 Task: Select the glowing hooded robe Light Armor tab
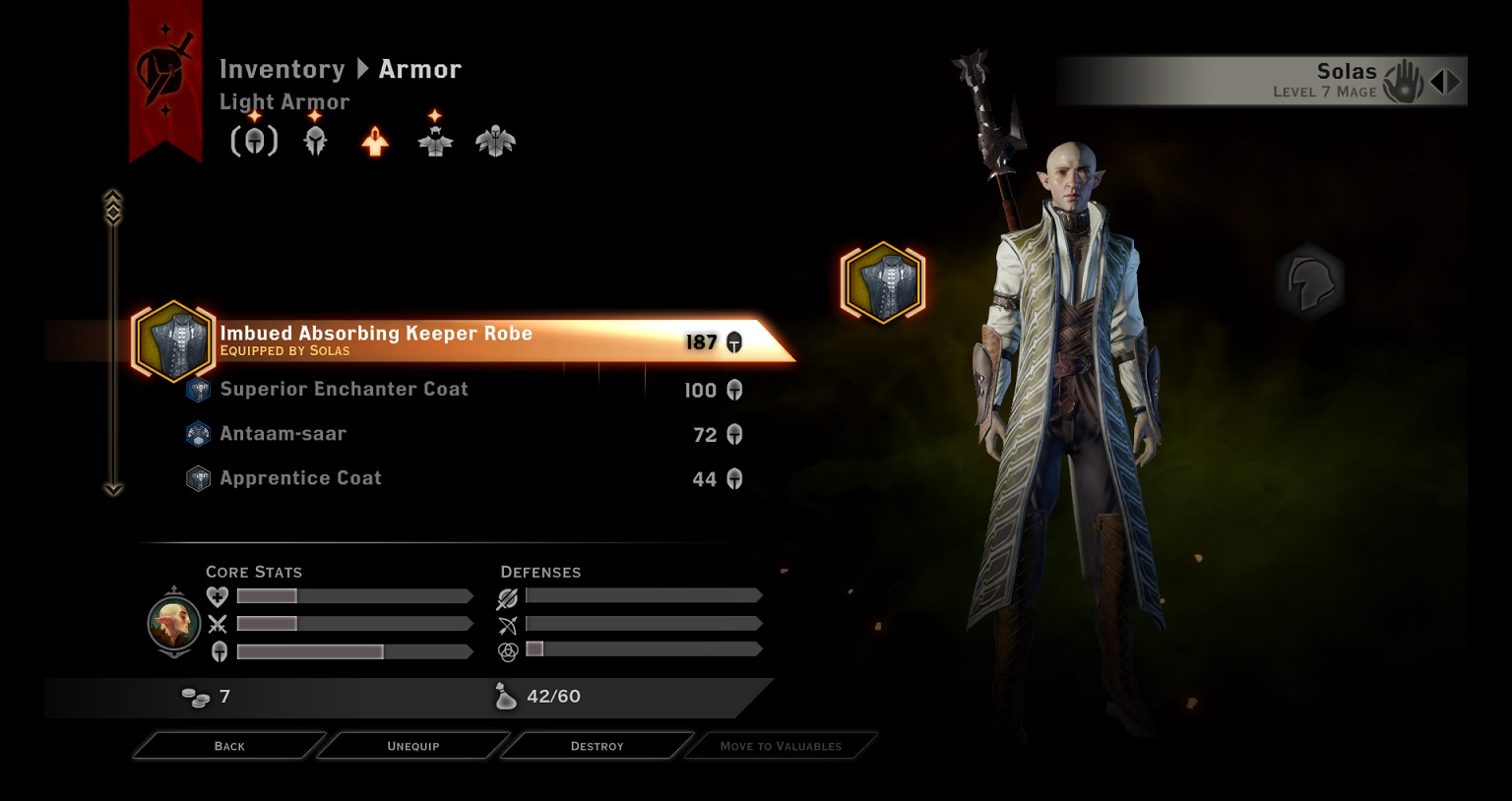[375, 143]
